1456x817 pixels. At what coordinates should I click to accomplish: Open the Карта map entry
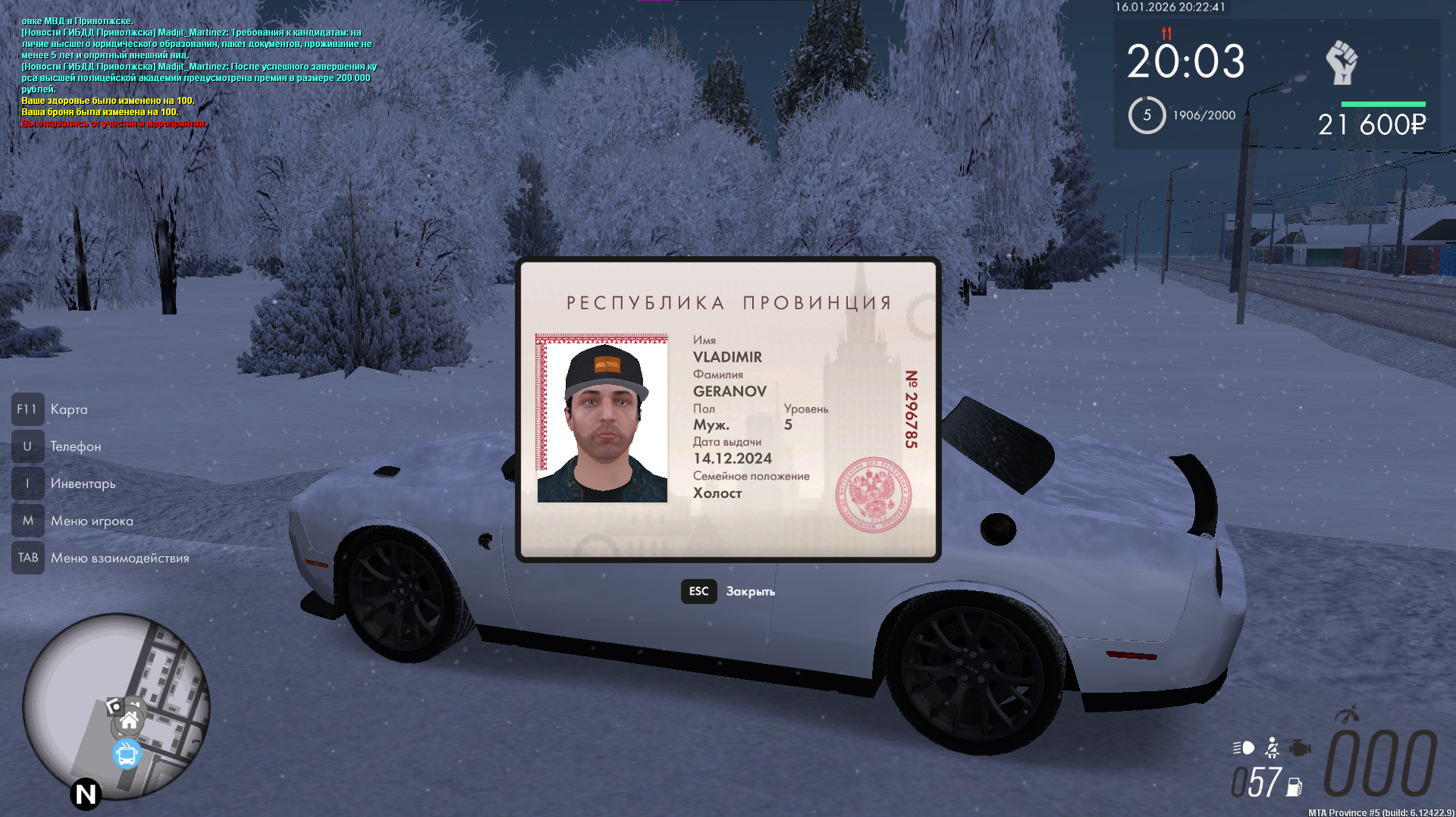[x=68, y=409]
